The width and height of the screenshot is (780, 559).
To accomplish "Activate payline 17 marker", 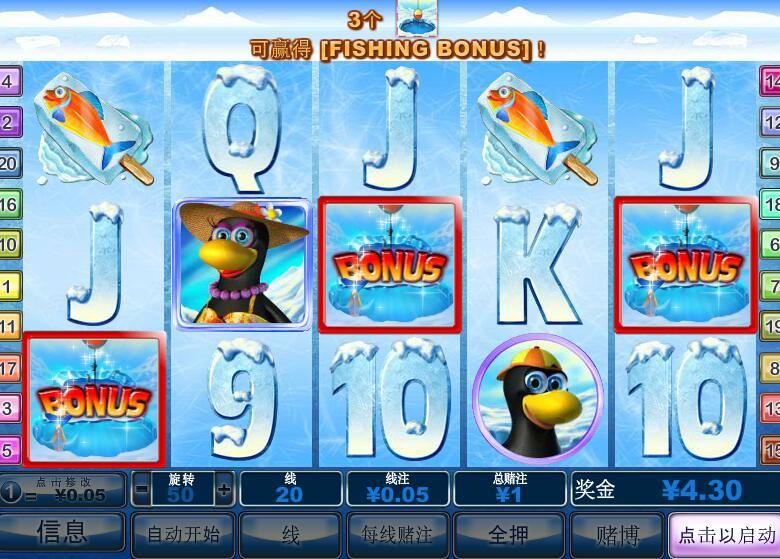I will [8, 368].
